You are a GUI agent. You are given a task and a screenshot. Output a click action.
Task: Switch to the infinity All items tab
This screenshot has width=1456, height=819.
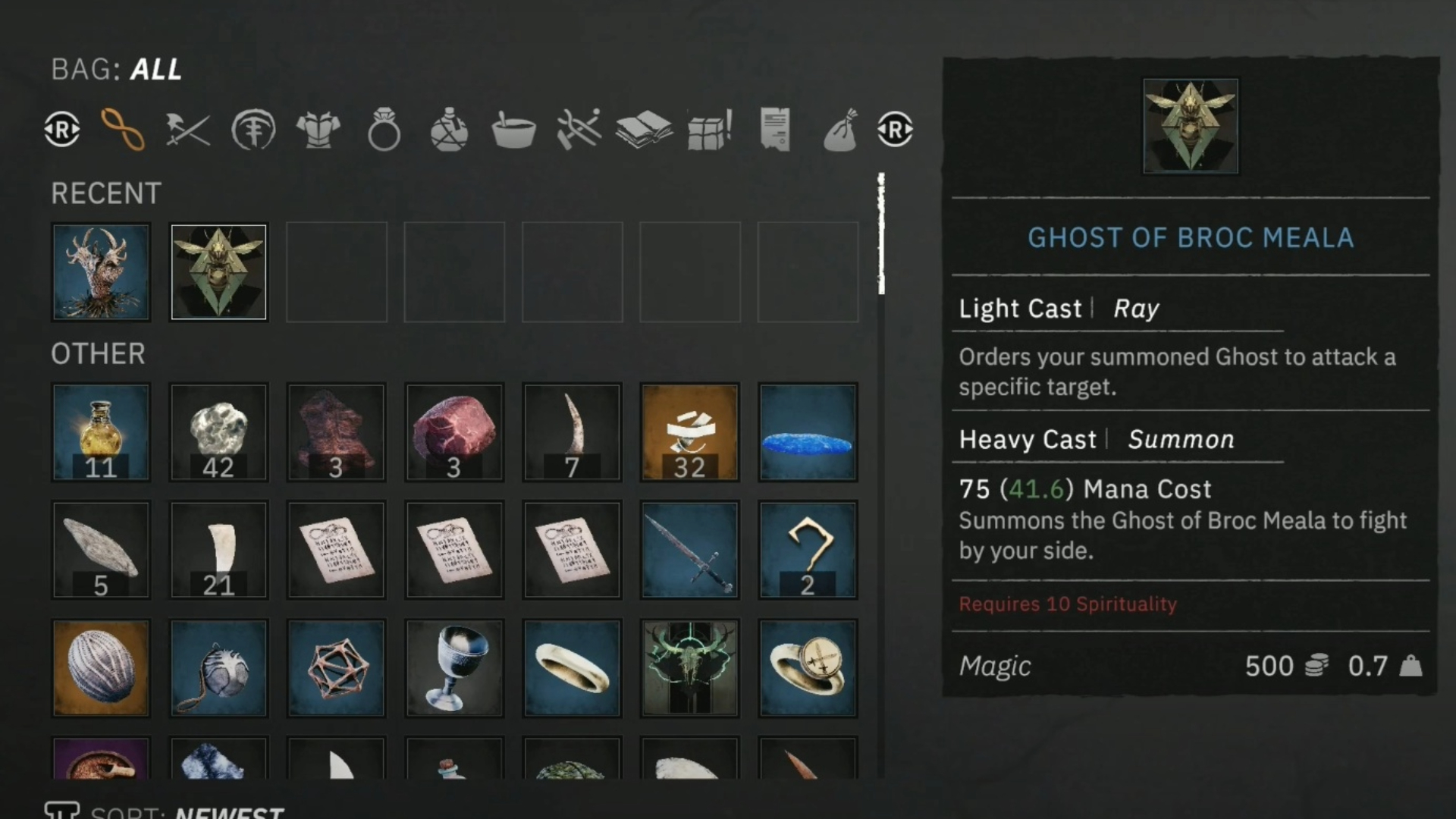click(x=122, y=130)
